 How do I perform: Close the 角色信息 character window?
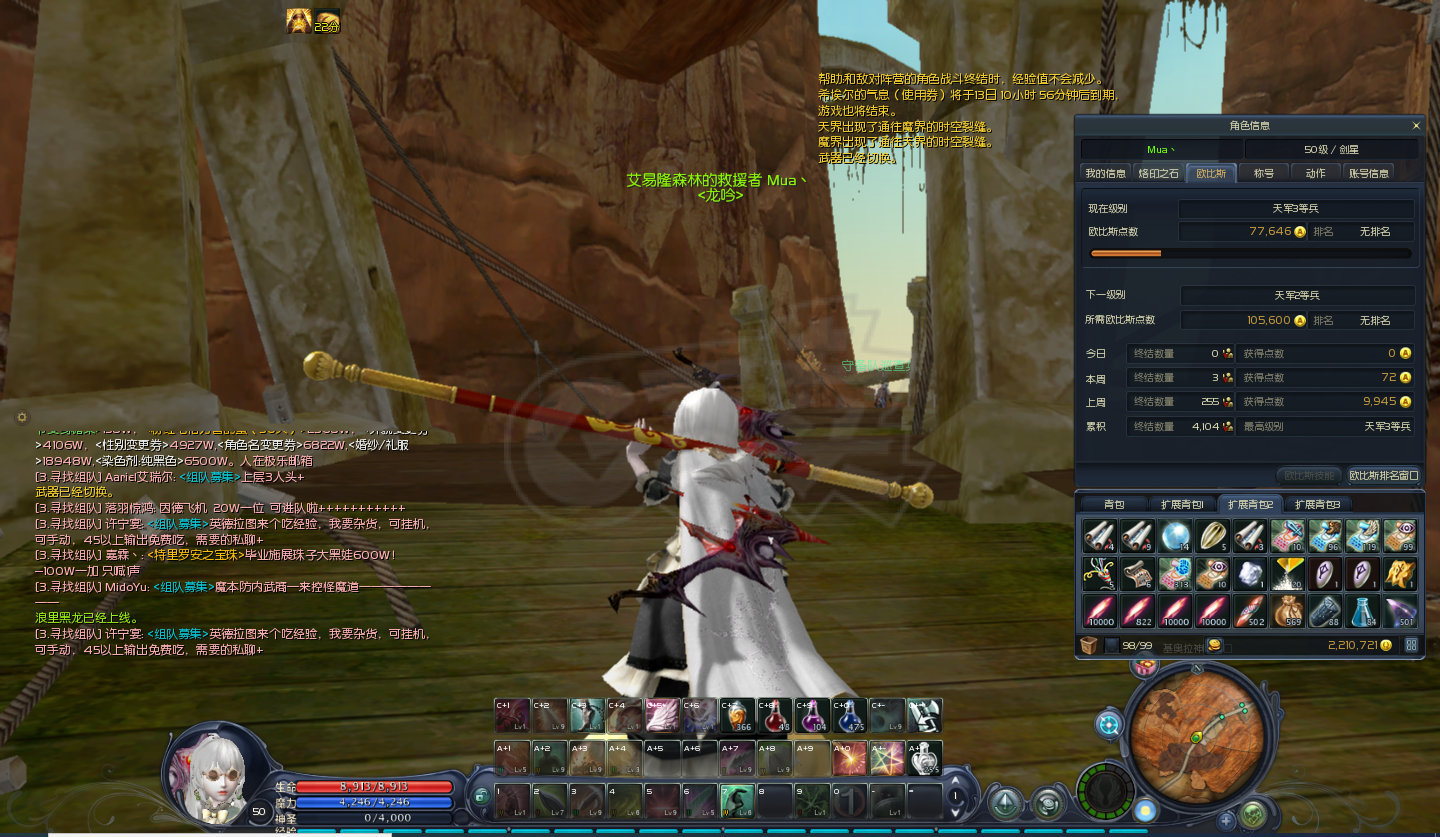click(x=1415, y=126)
